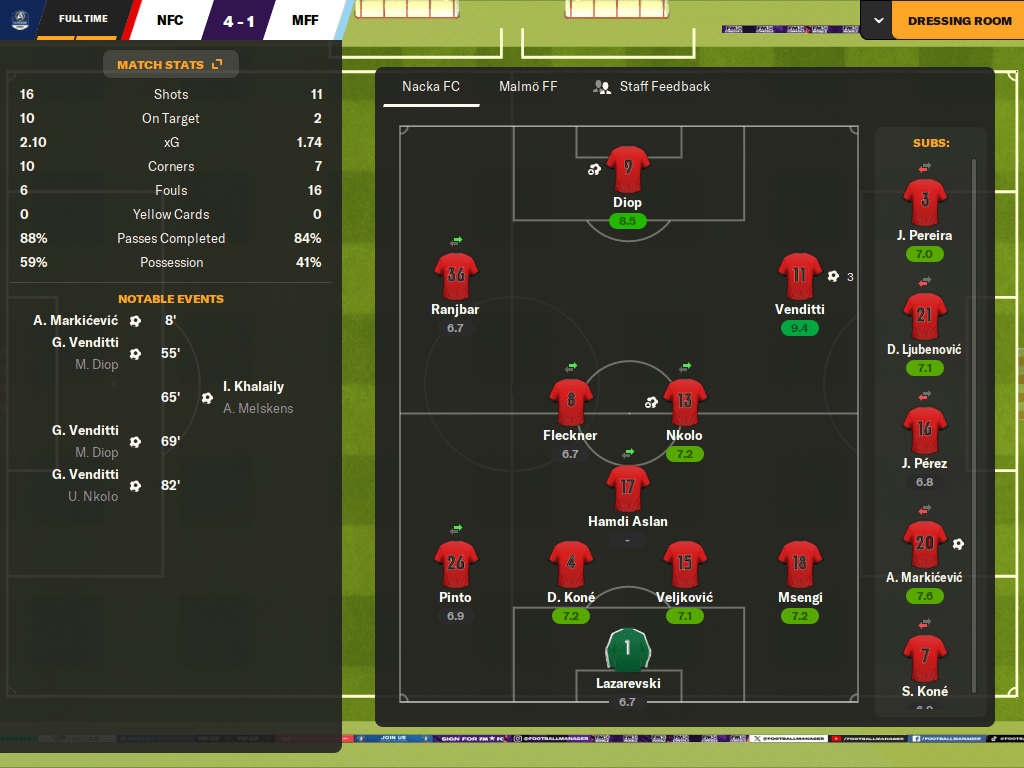Pick Nkolo's number 13 shirt

point(685,402)
